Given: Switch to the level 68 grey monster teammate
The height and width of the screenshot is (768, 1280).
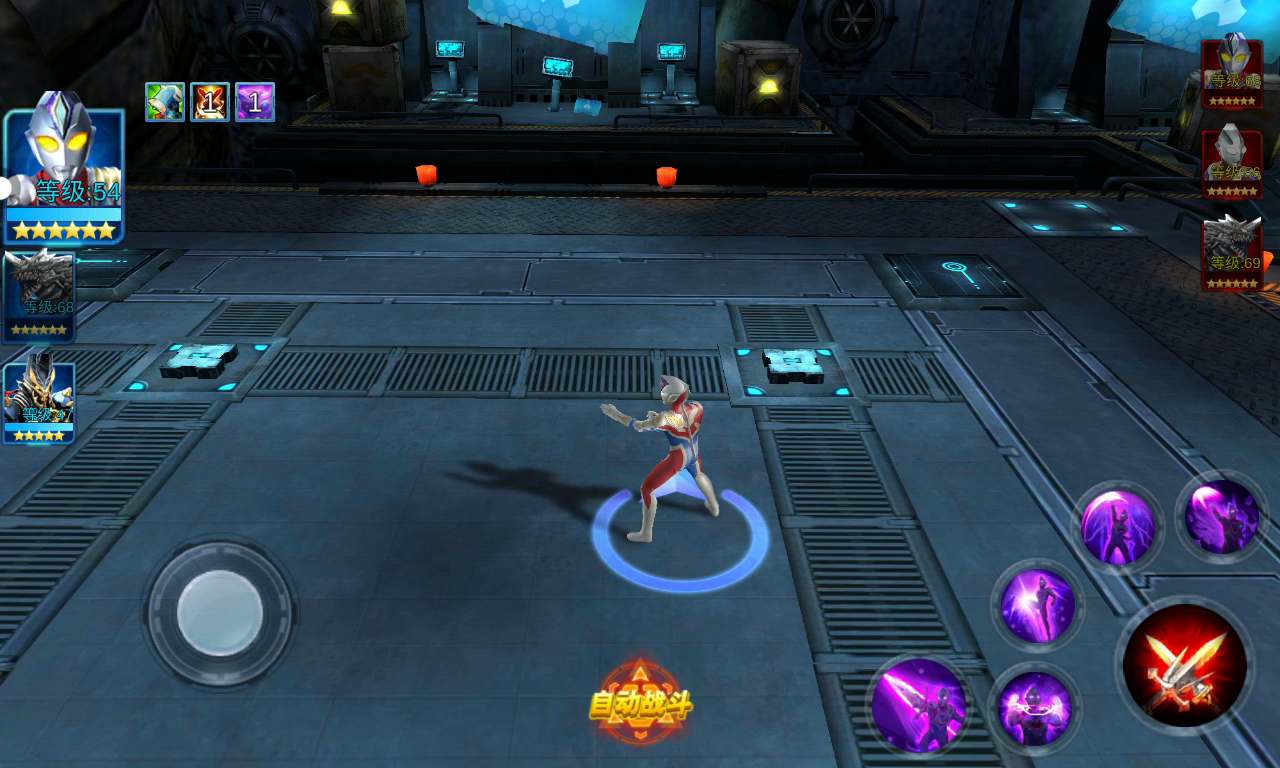Looking at the screenshot, I should pos(39,296).
